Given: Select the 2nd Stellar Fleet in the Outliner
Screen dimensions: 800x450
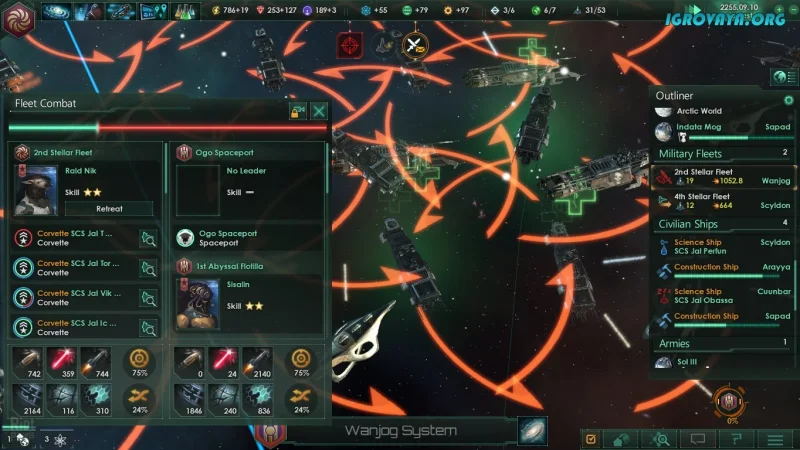Looking at the screenshot, I should coord(718,177).
